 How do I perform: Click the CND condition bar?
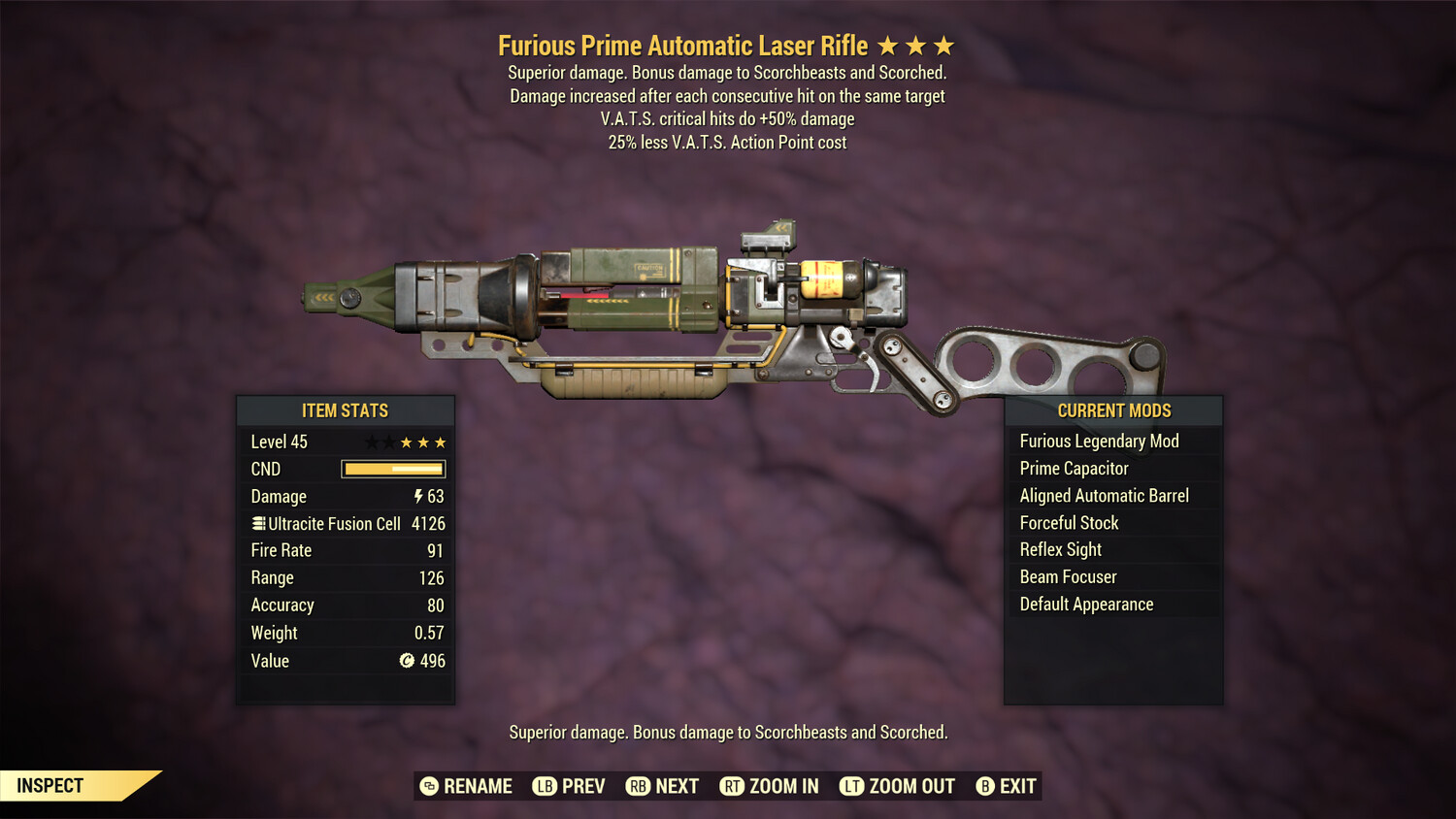393,469
